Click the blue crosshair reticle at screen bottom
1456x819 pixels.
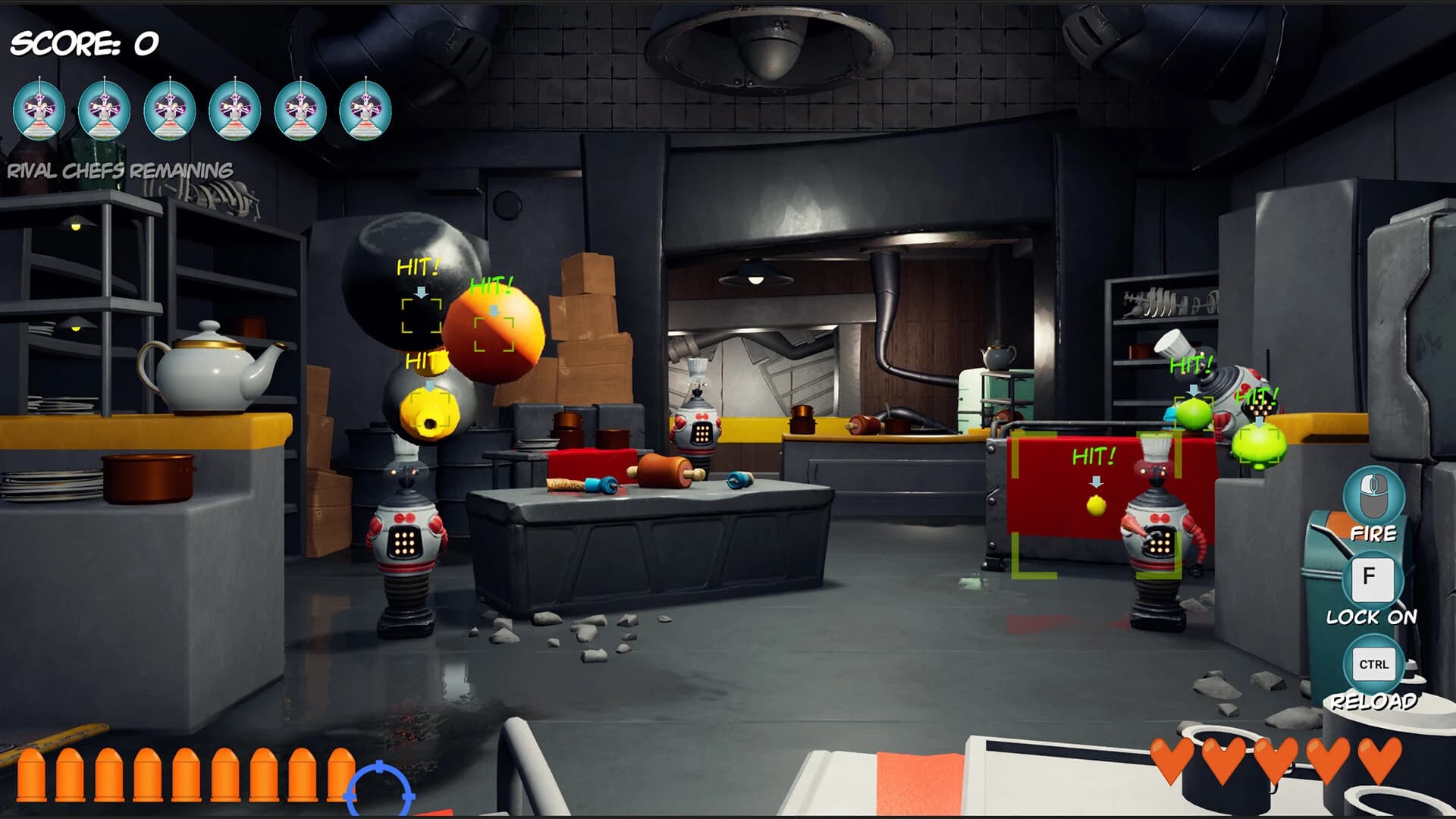pos(379,790)
